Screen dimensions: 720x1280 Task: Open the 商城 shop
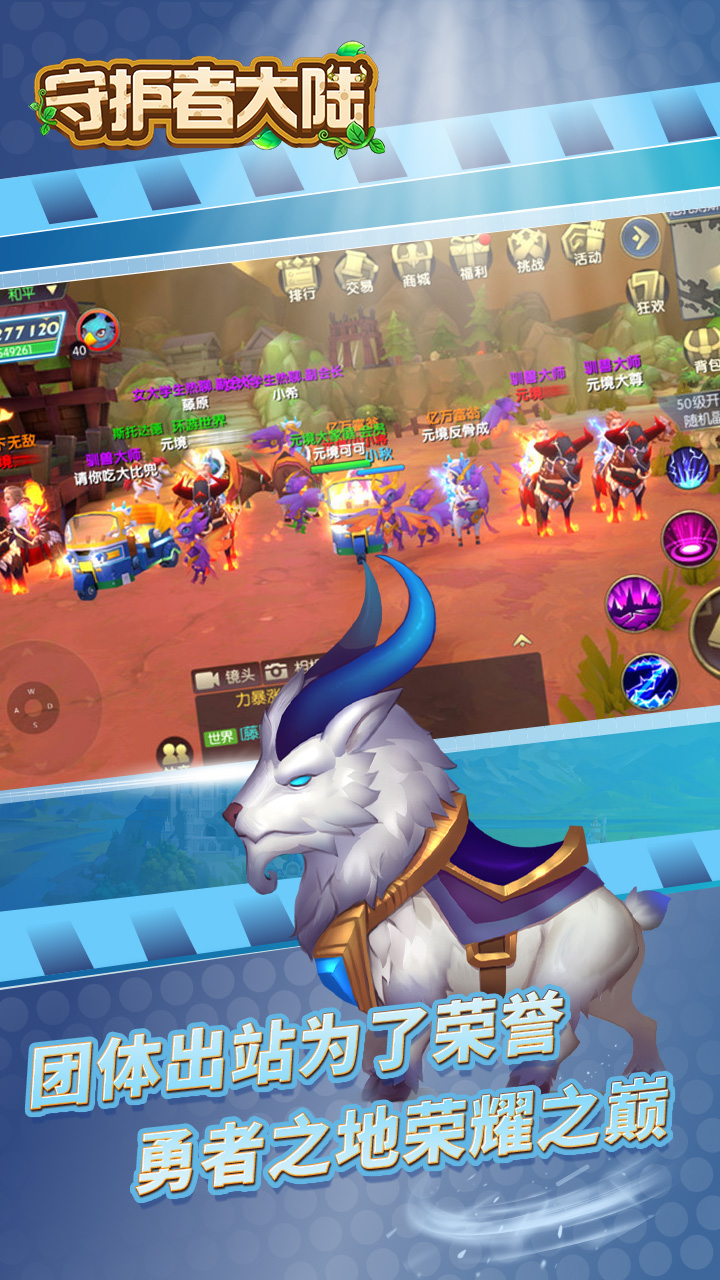411,263
